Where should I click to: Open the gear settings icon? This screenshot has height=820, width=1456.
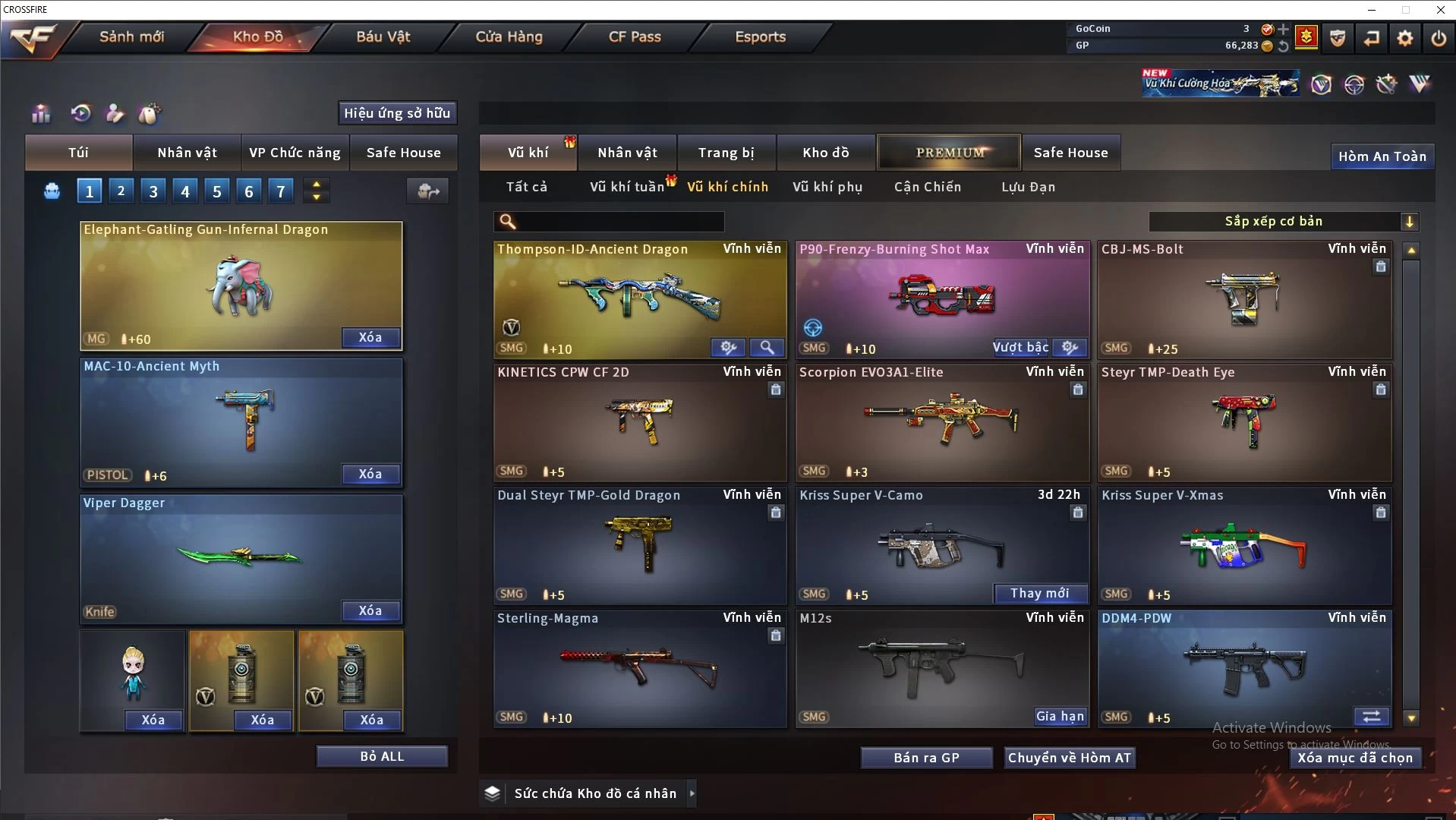(x=1405, y=38)
